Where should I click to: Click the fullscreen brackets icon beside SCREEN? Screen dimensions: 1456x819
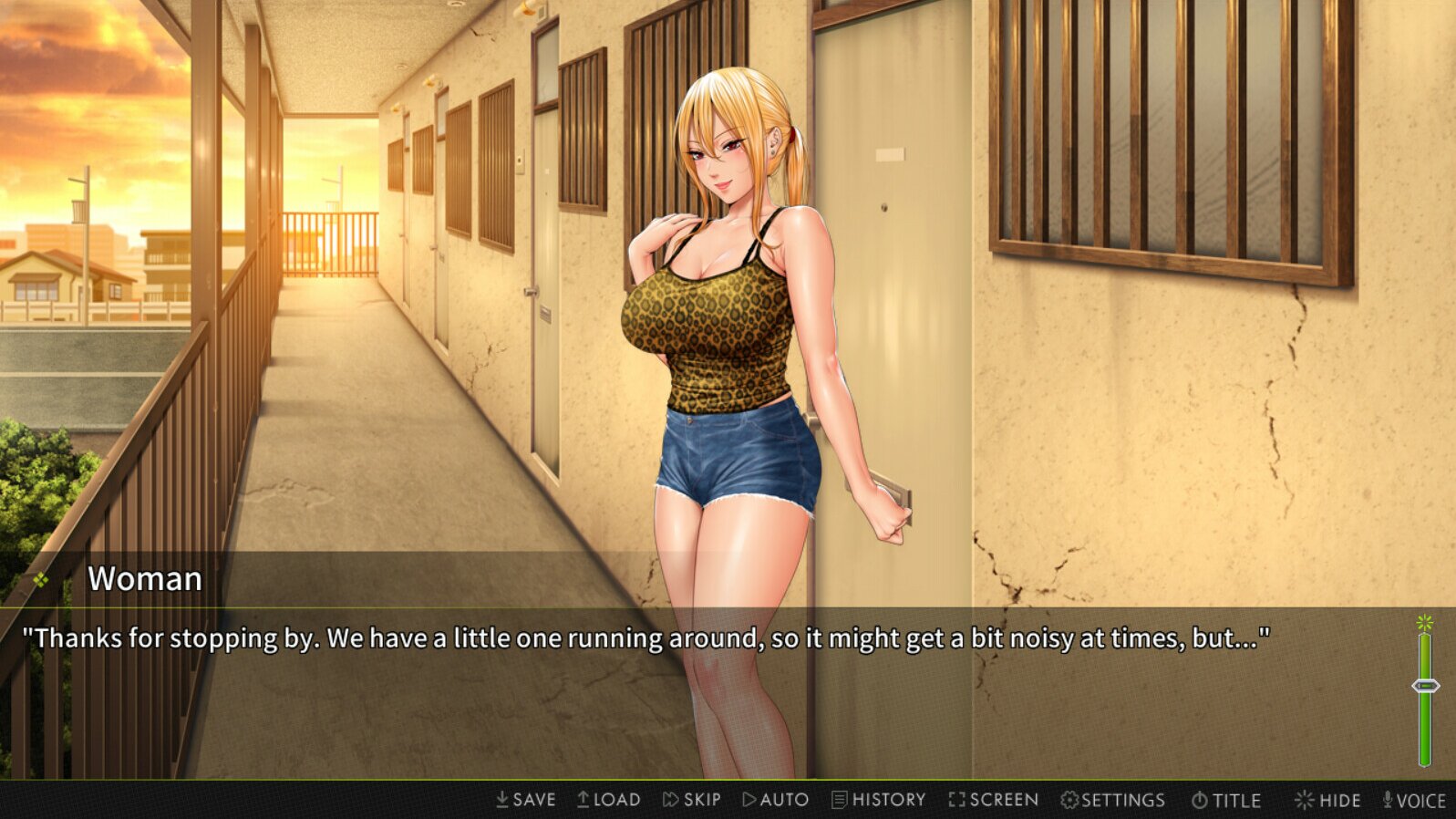(956, 800)
